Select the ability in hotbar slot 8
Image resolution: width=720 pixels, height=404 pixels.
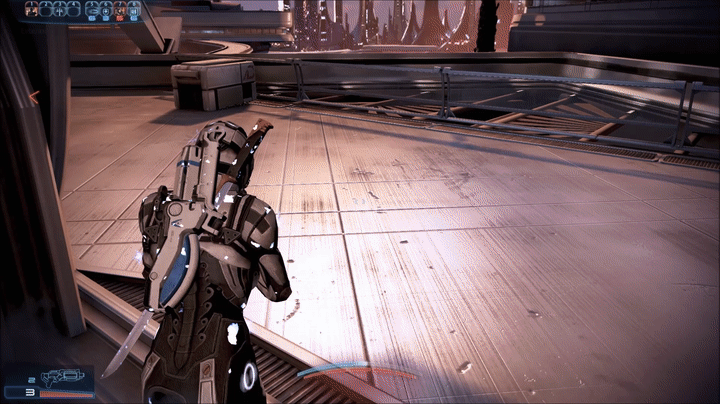pos(133,10)
